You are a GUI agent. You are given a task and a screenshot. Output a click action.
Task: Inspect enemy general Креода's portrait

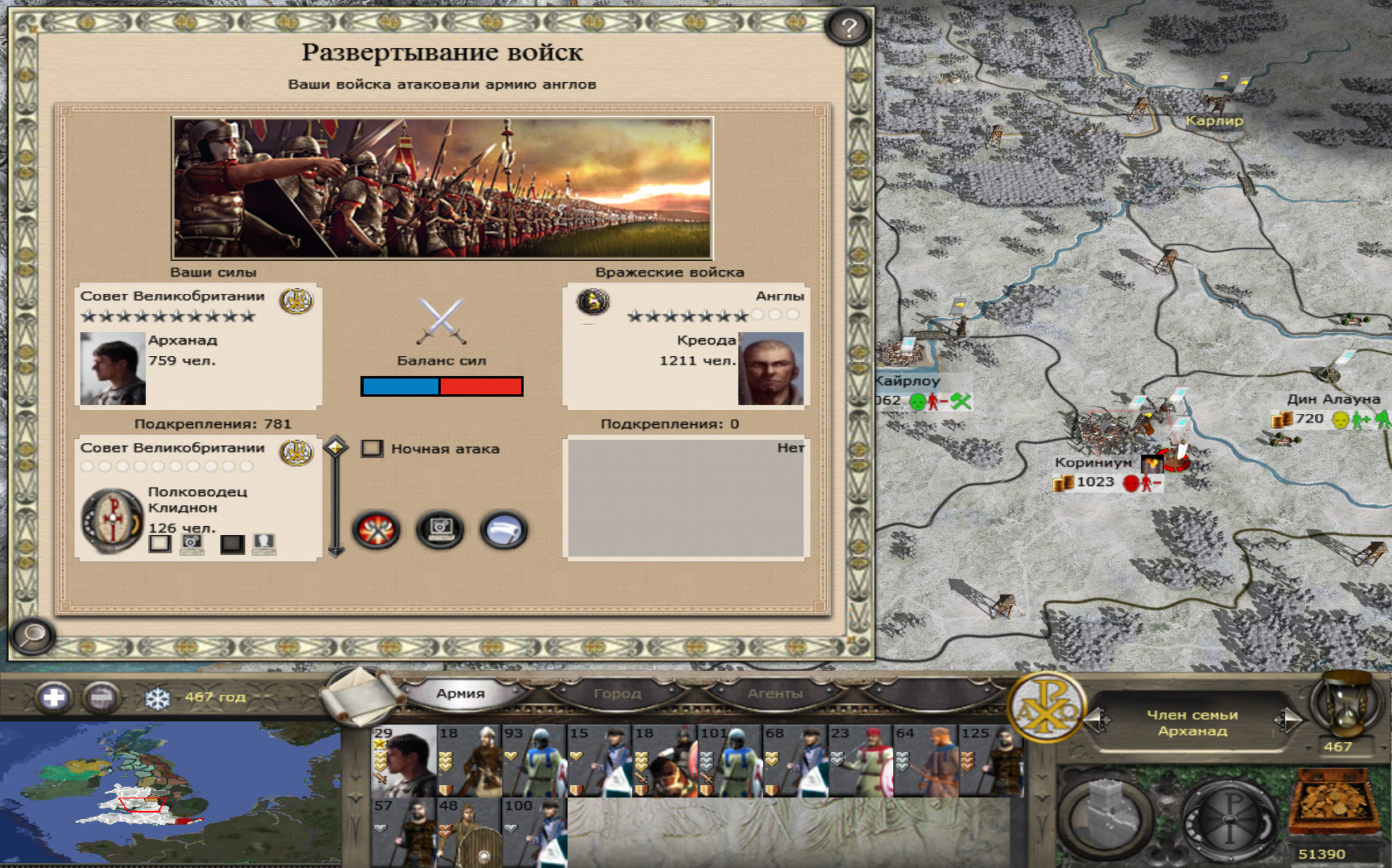click(x=771, y=369)
